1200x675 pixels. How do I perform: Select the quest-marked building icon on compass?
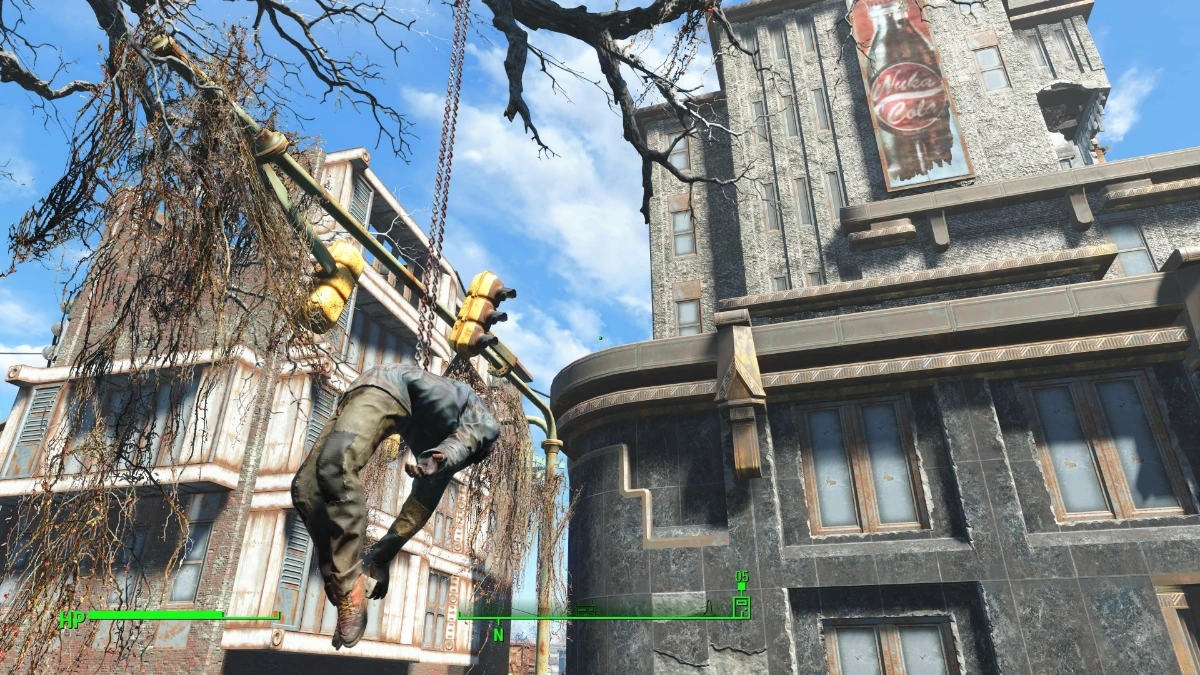point(741,606)
